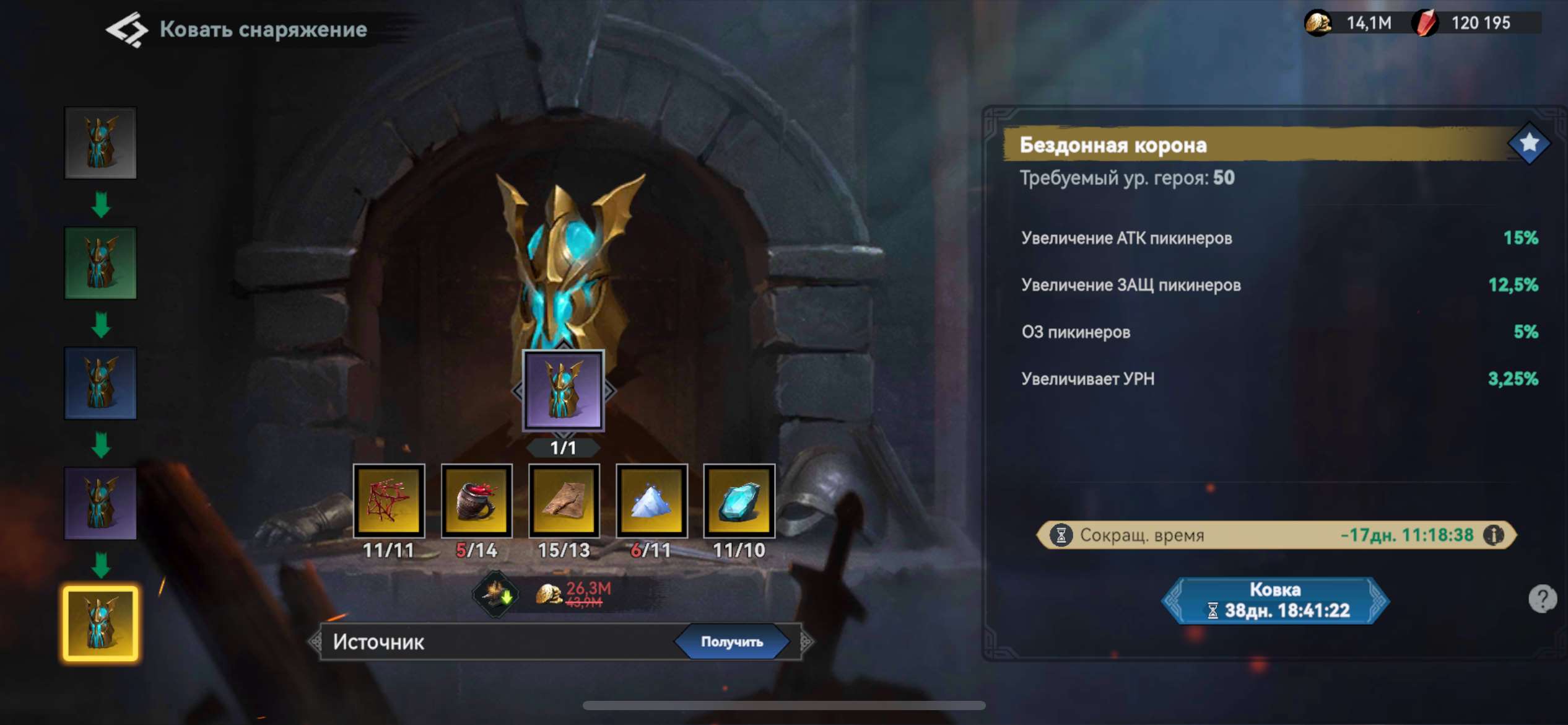
Task: Select the gold-tier crown thumbnail
Action: point(100,624)
